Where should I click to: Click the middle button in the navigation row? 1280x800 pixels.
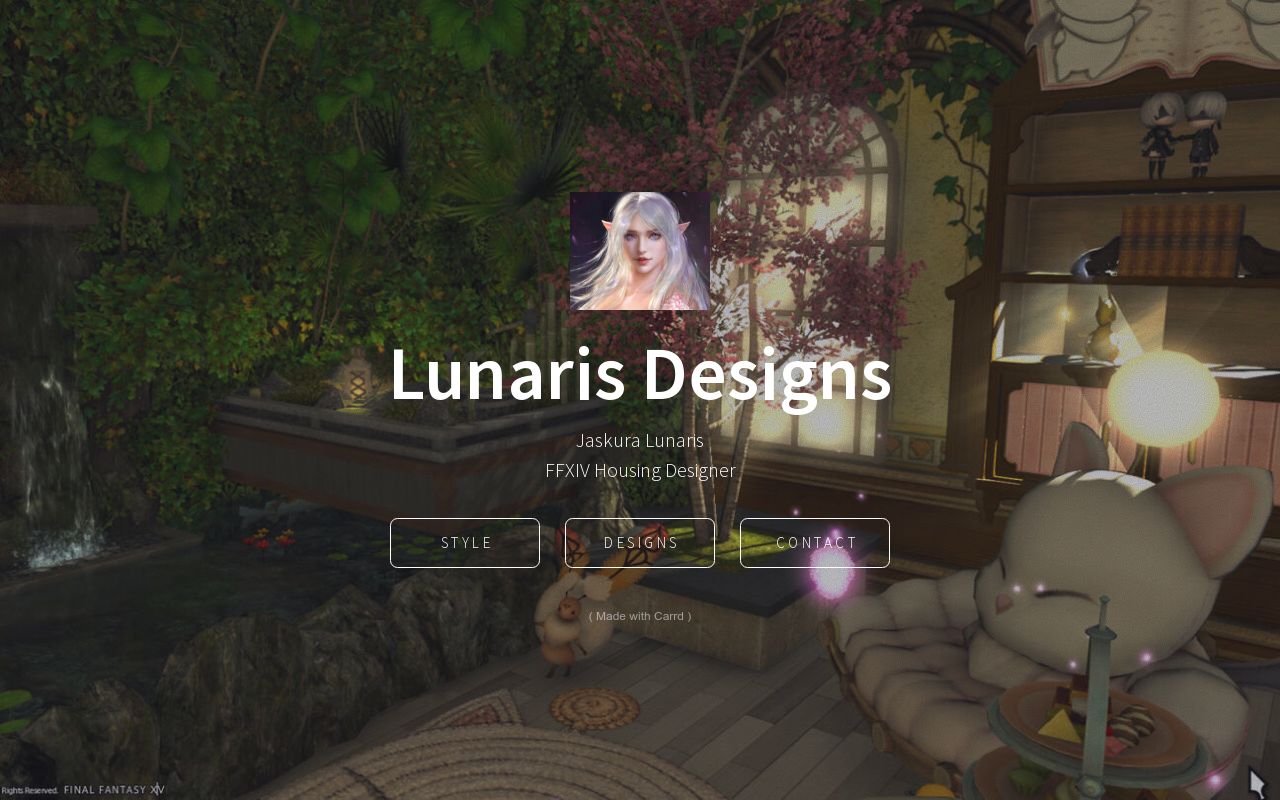[640, 543]
